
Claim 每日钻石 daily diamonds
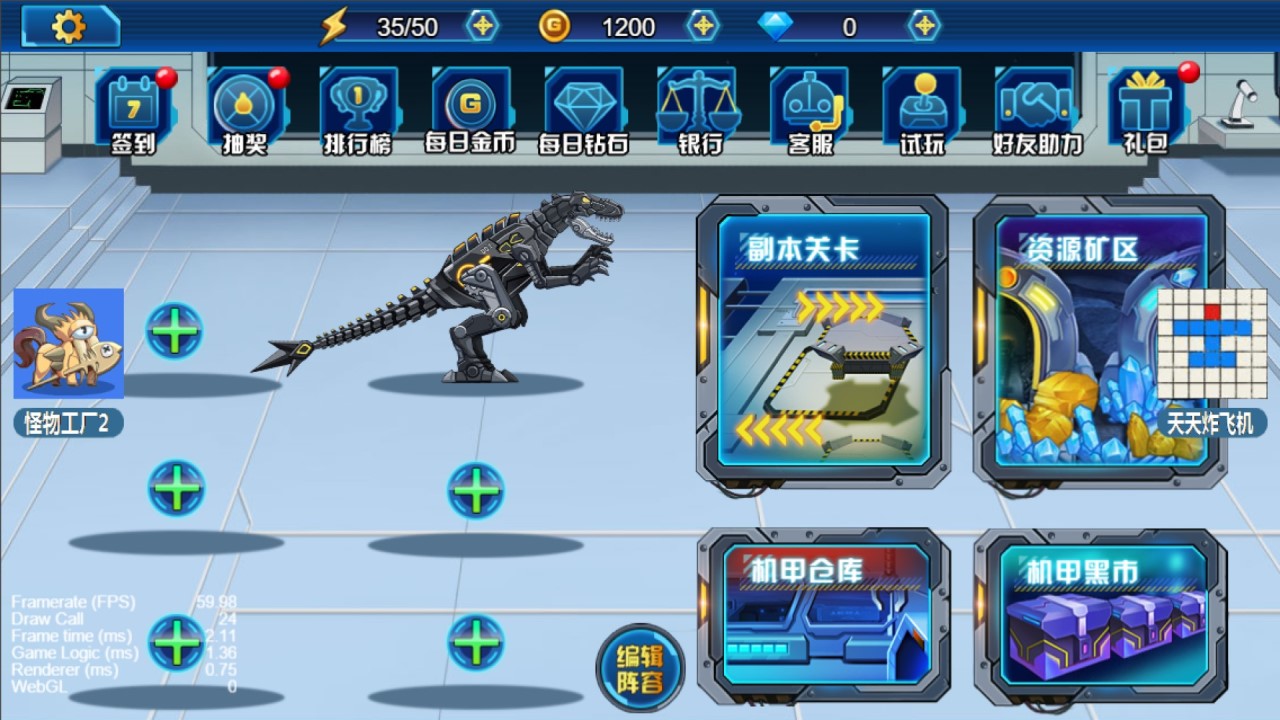point(583,110)
